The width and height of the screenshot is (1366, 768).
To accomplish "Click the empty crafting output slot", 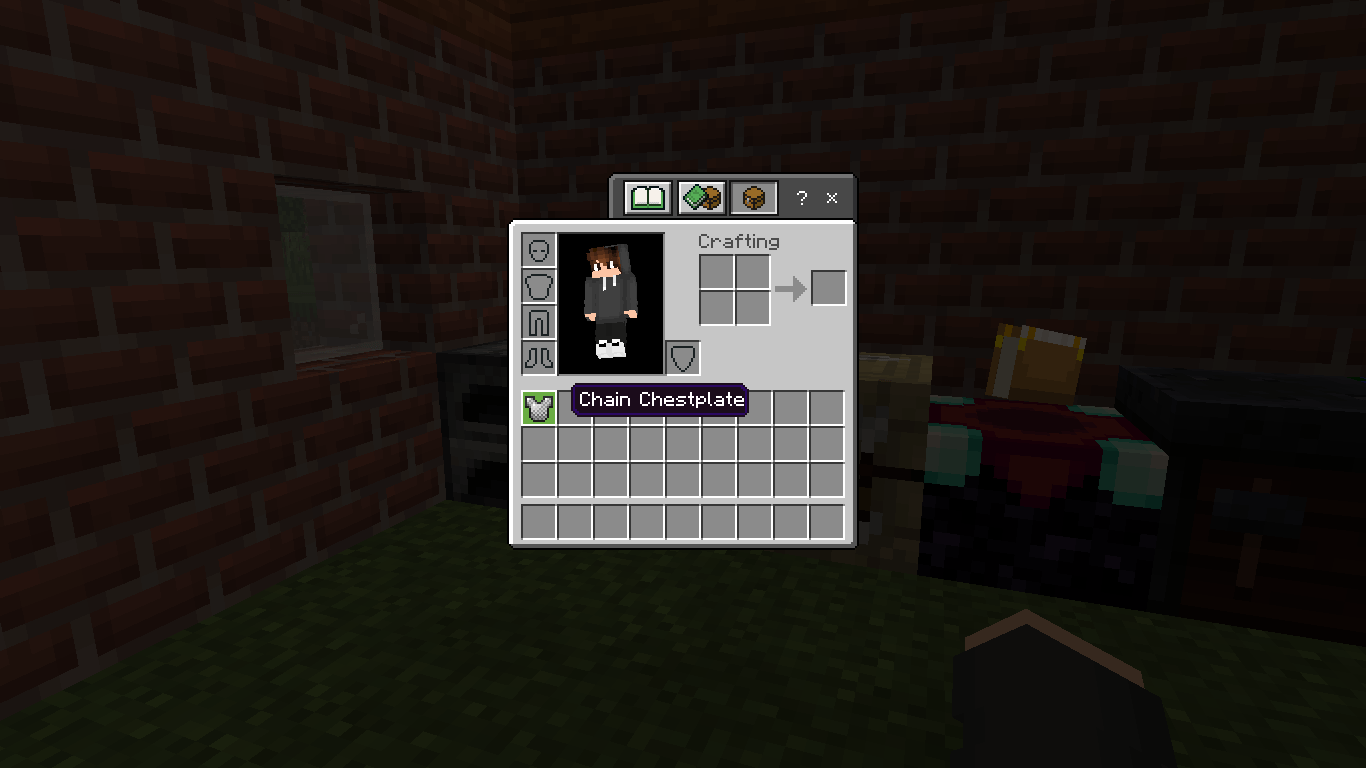I will (x=827, y=287).
